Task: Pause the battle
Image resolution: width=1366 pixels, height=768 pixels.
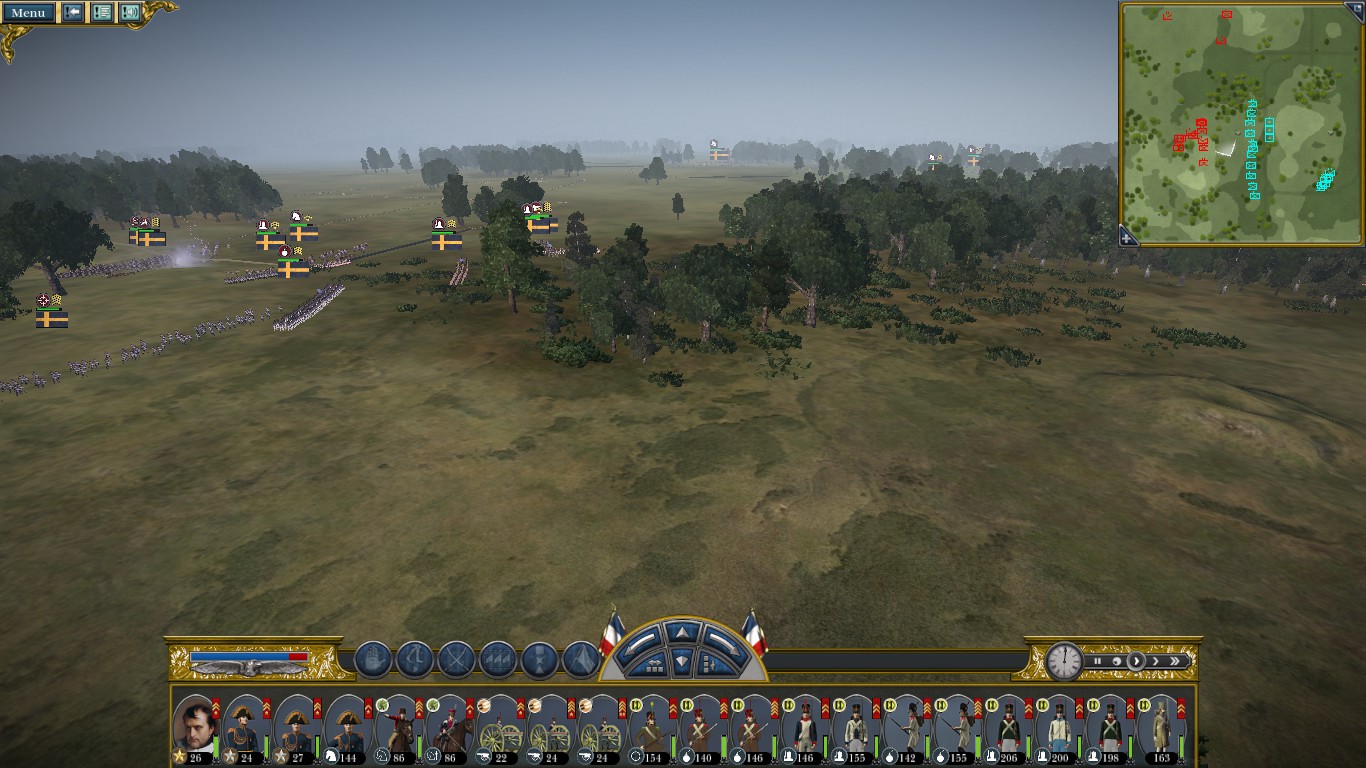Action: point(1097,661)
